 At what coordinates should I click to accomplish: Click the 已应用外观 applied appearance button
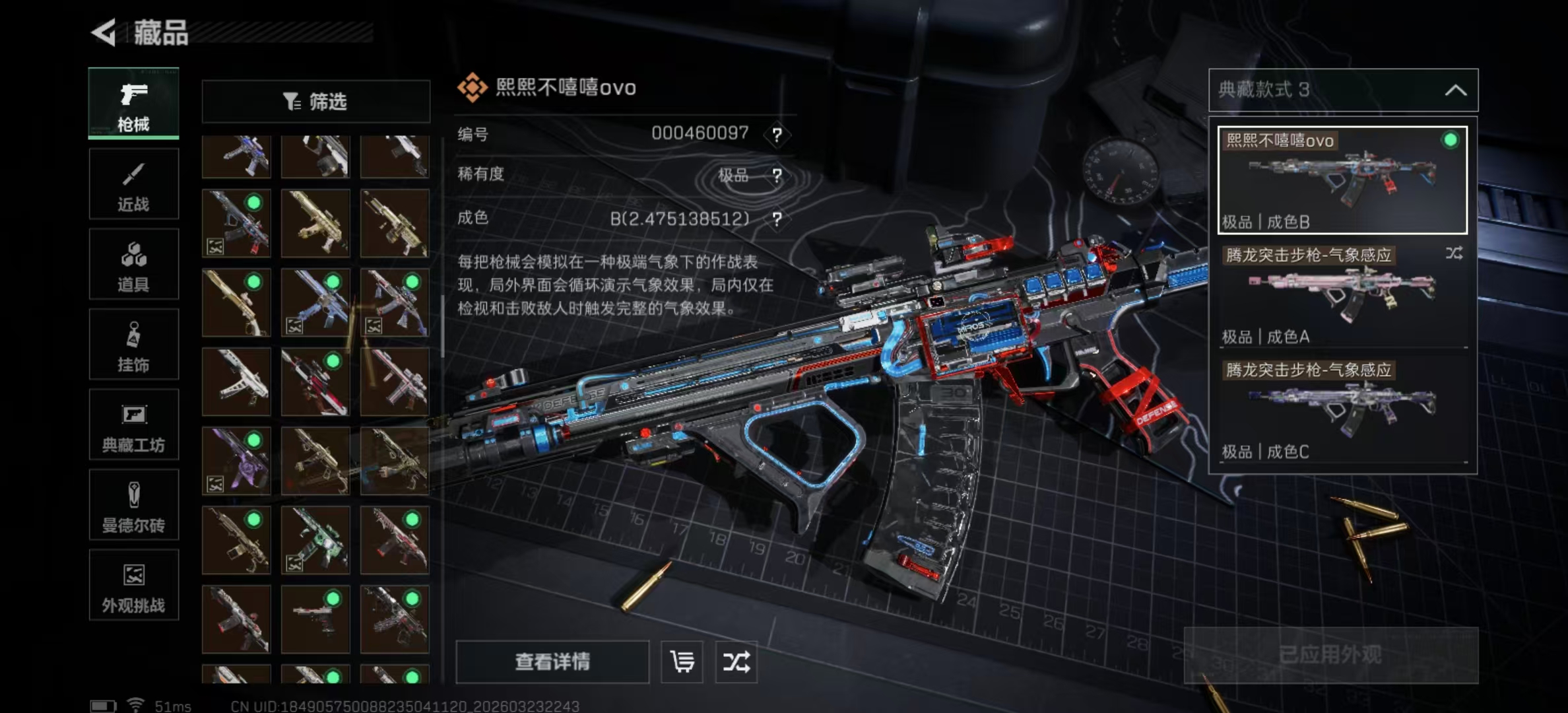(x=1330, y=655)
